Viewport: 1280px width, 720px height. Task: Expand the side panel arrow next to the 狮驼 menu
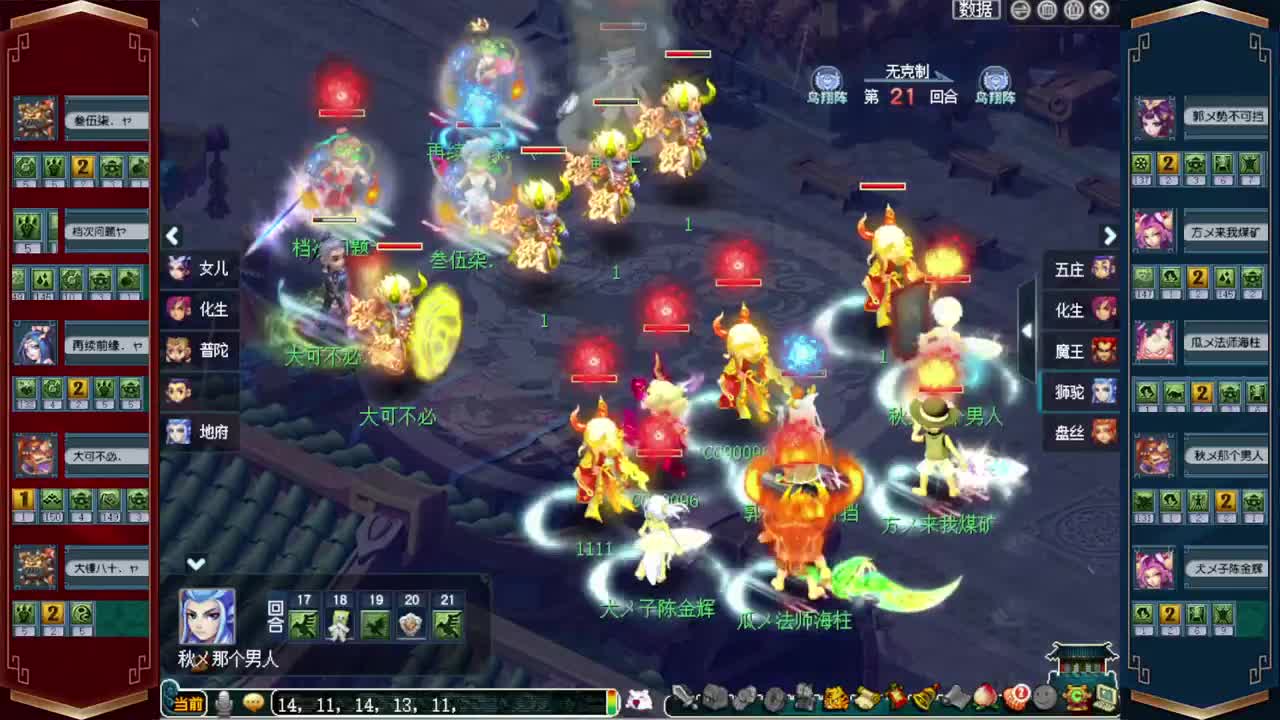(1029, 330)
